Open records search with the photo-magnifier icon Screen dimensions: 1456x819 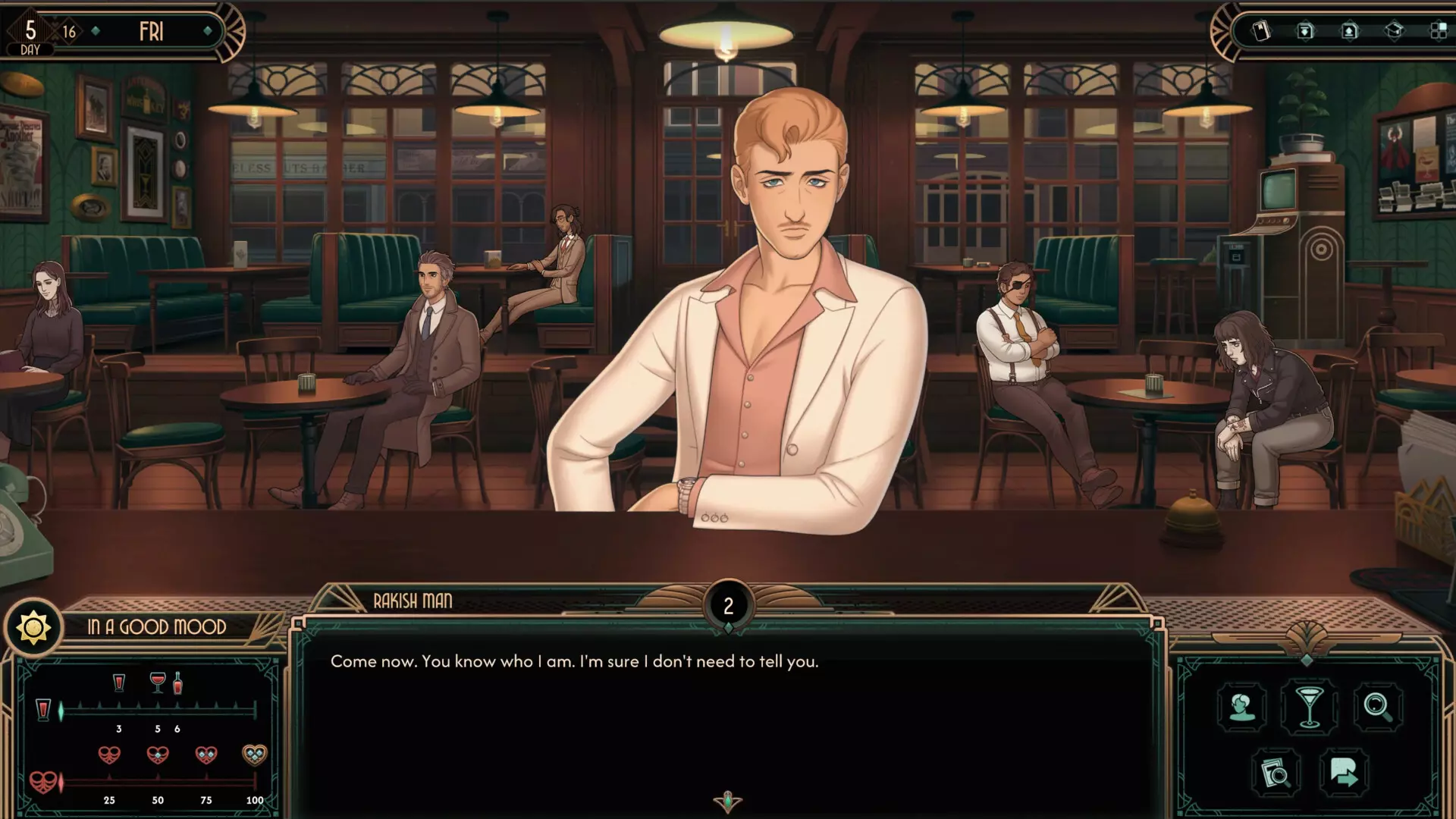[x=1276, y=773]
